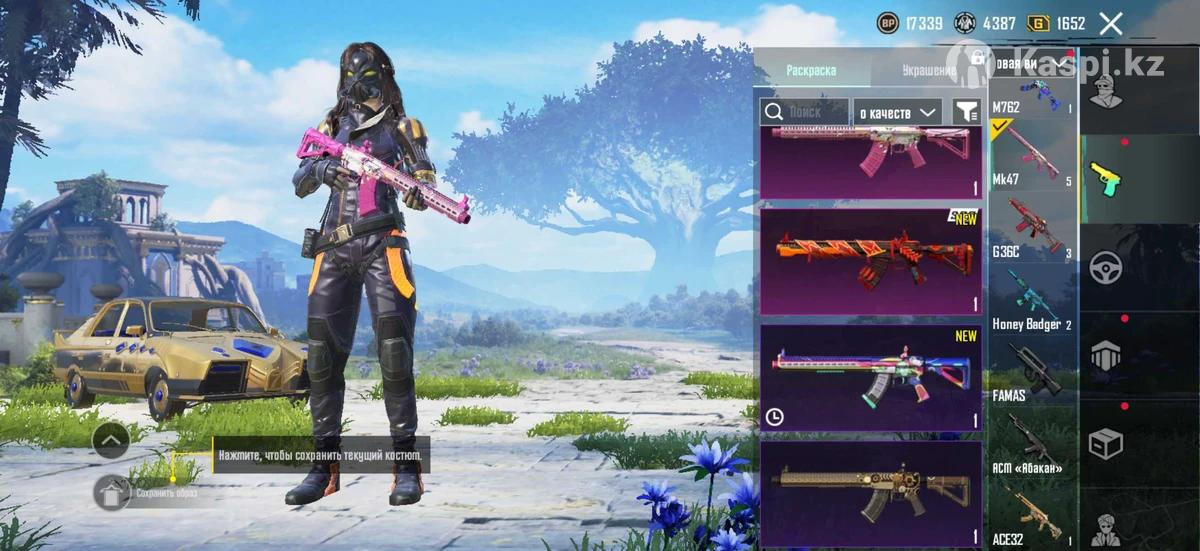Open the steering wheel vehicle category
Image resolution: width=1200 pixels, height=551 pixels.
click(1105, 267)
